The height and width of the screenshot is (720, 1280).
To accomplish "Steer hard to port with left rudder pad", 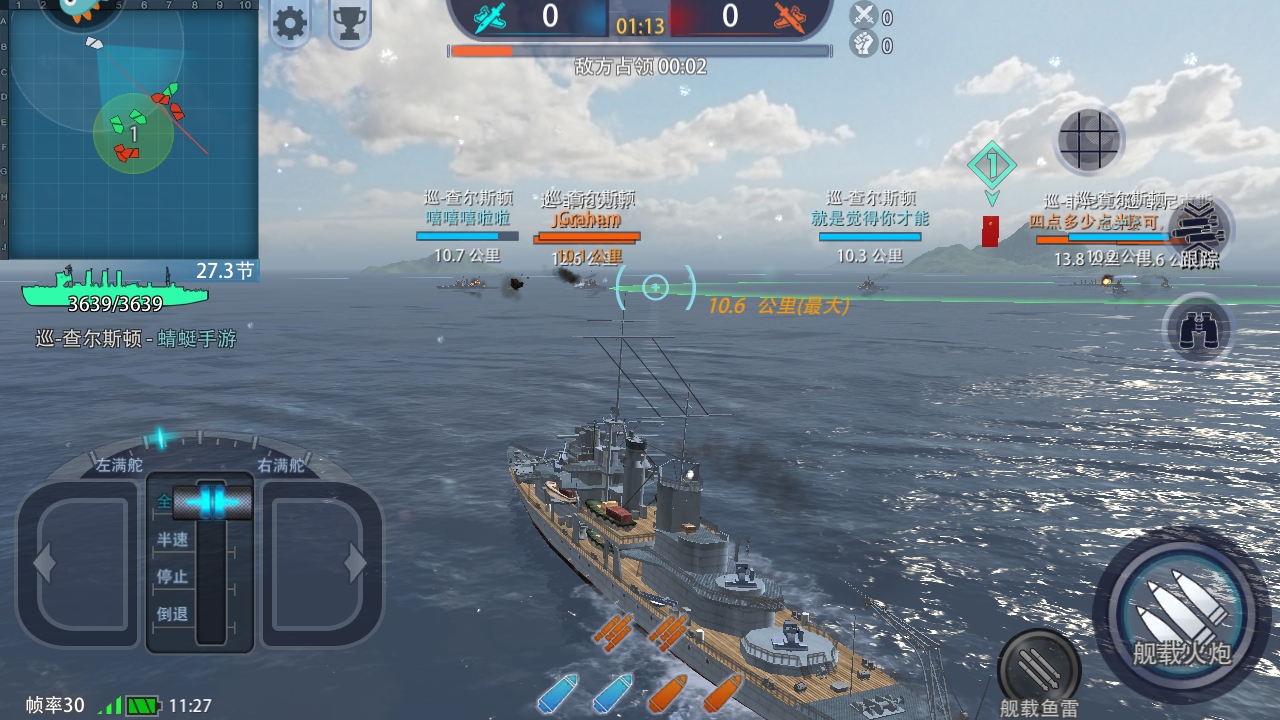I will point(78,565).
